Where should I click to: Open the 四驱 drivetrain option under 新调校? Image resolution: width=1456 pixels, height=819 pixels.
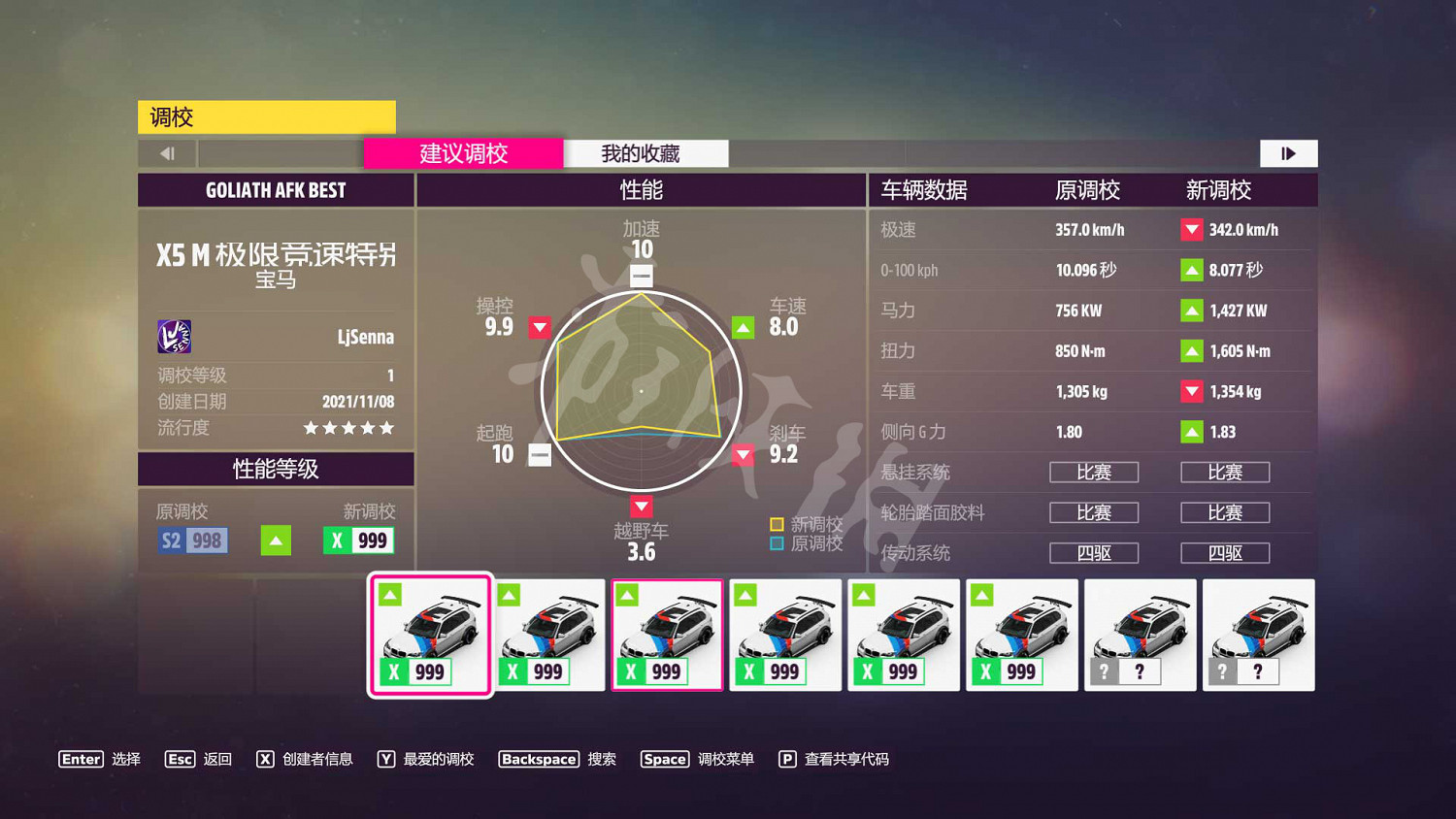click(1225, 553)
